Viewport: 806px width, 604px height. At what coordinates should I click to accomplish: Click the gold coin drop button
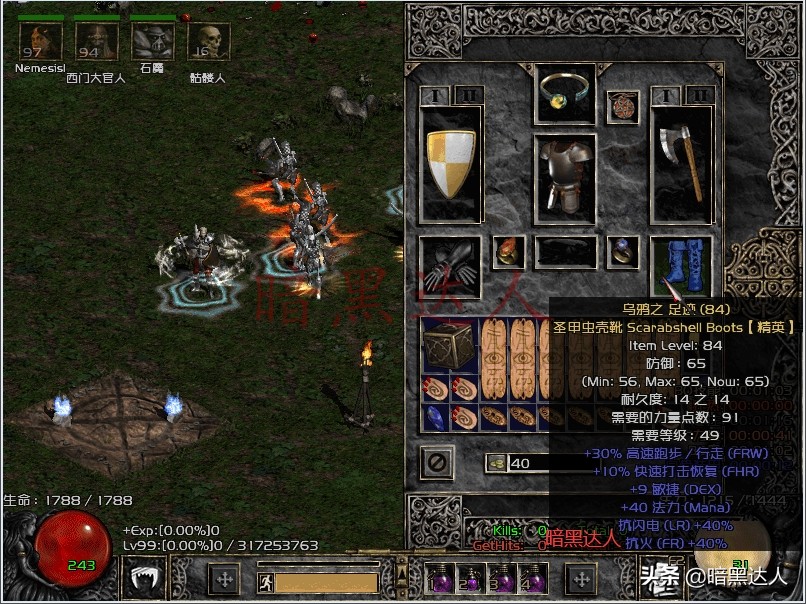495,463
